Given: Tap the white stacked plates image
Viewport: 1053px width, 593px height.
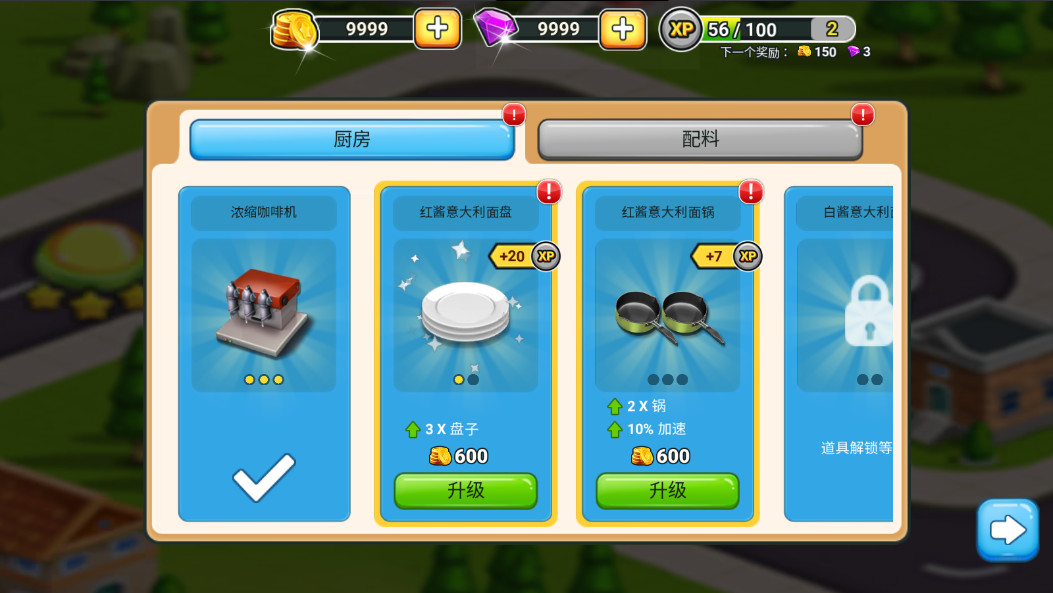Looking at the screenshot, I should coord(463,312).
